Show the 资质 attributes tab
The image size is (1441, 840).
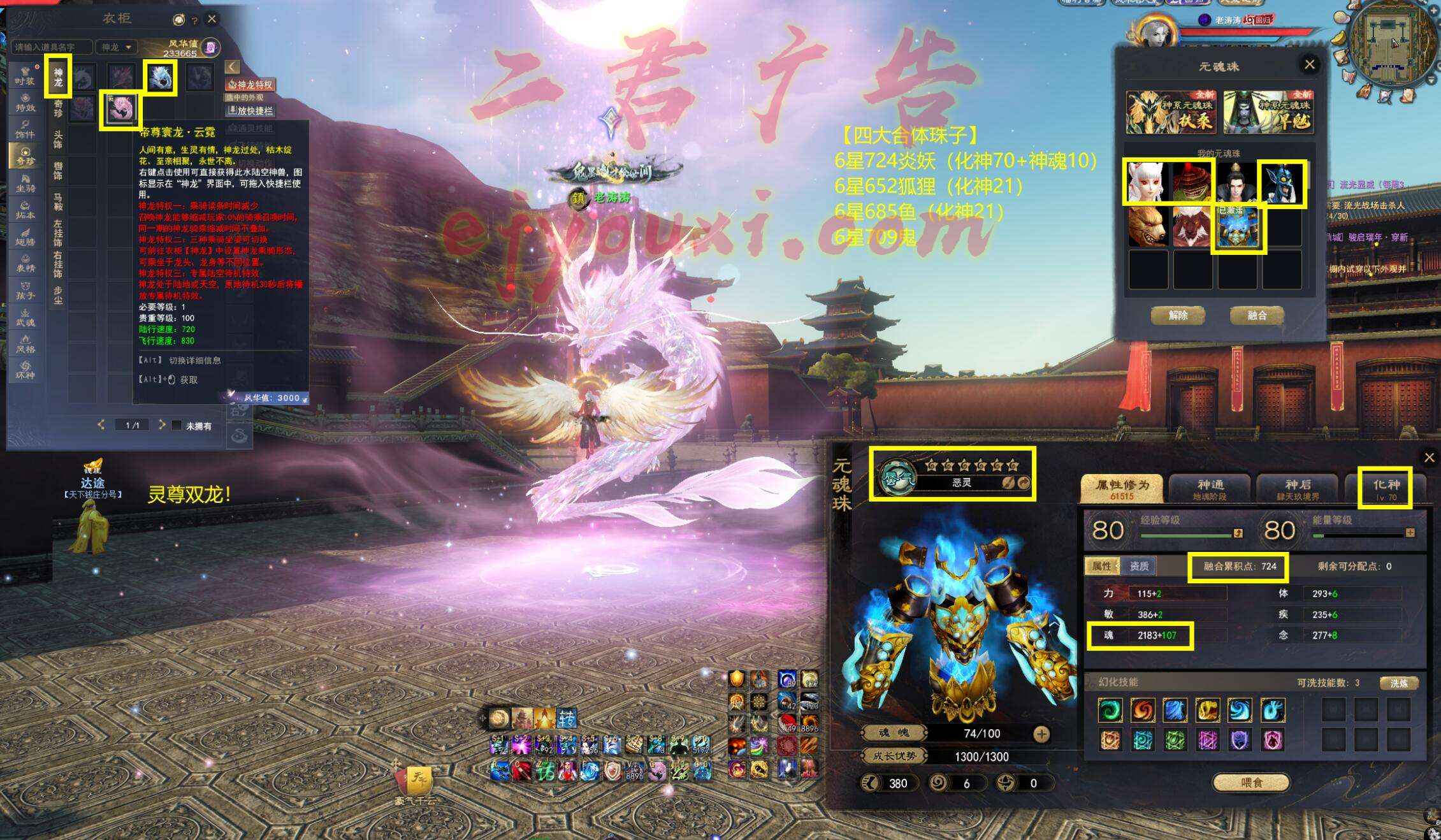1138,566
